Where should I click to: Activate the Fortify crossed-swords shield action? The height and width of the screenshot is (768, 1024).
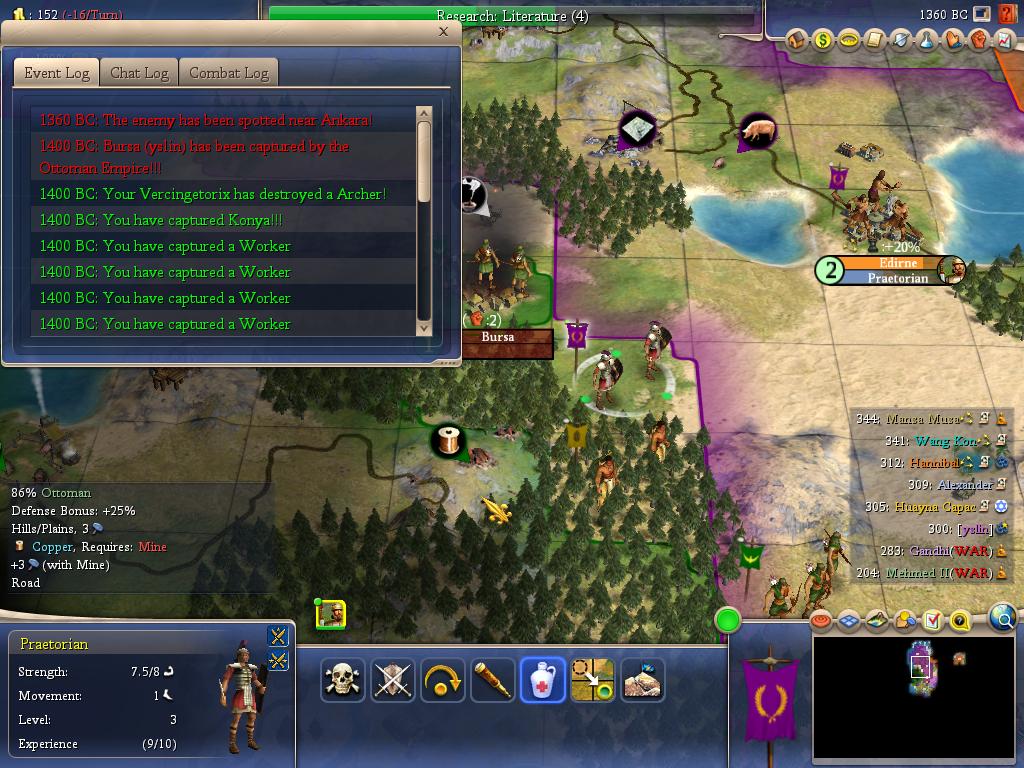click(393, 681)
